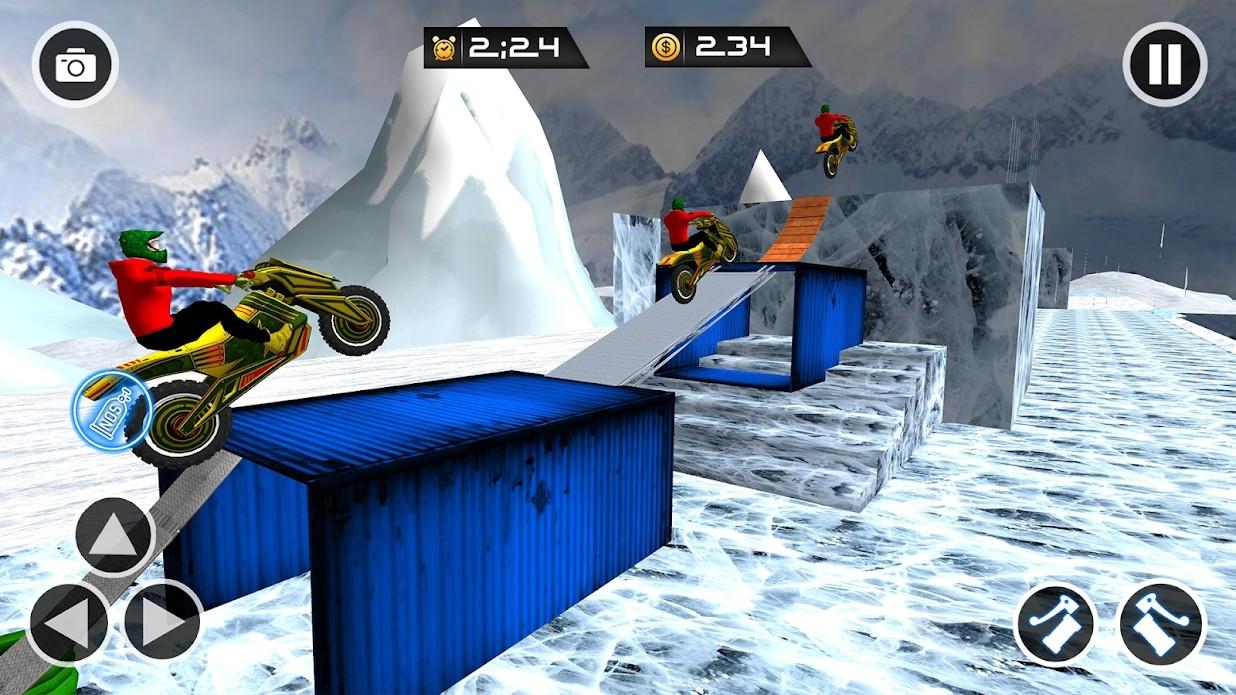Tap the up arrow button
Image resolution: width=1236 pixels, height=695 pixels.
tap(114, 537)
